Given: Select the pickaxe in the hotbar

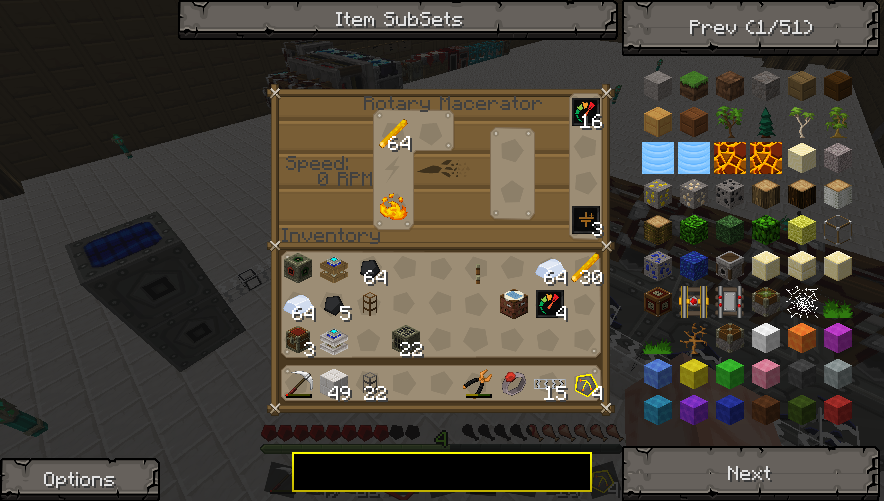Looking at the screenshot, I should click(x=298, y=384).
